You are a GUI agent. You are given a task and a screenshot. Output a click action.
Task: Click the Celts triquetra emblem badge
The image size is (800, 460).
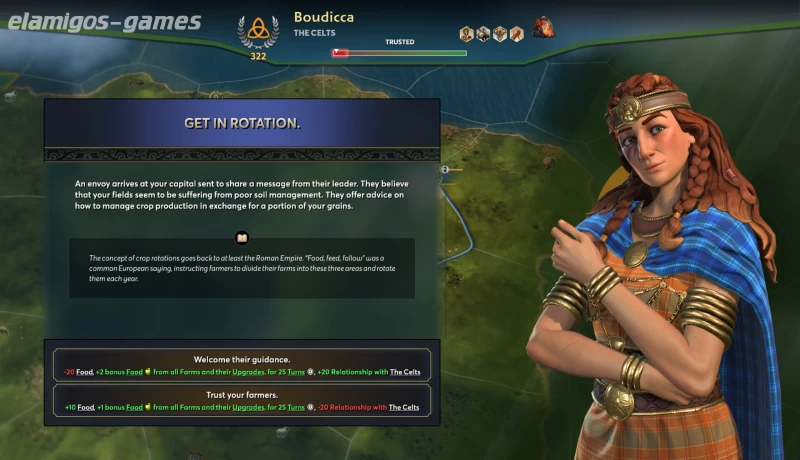coord(258,30)
